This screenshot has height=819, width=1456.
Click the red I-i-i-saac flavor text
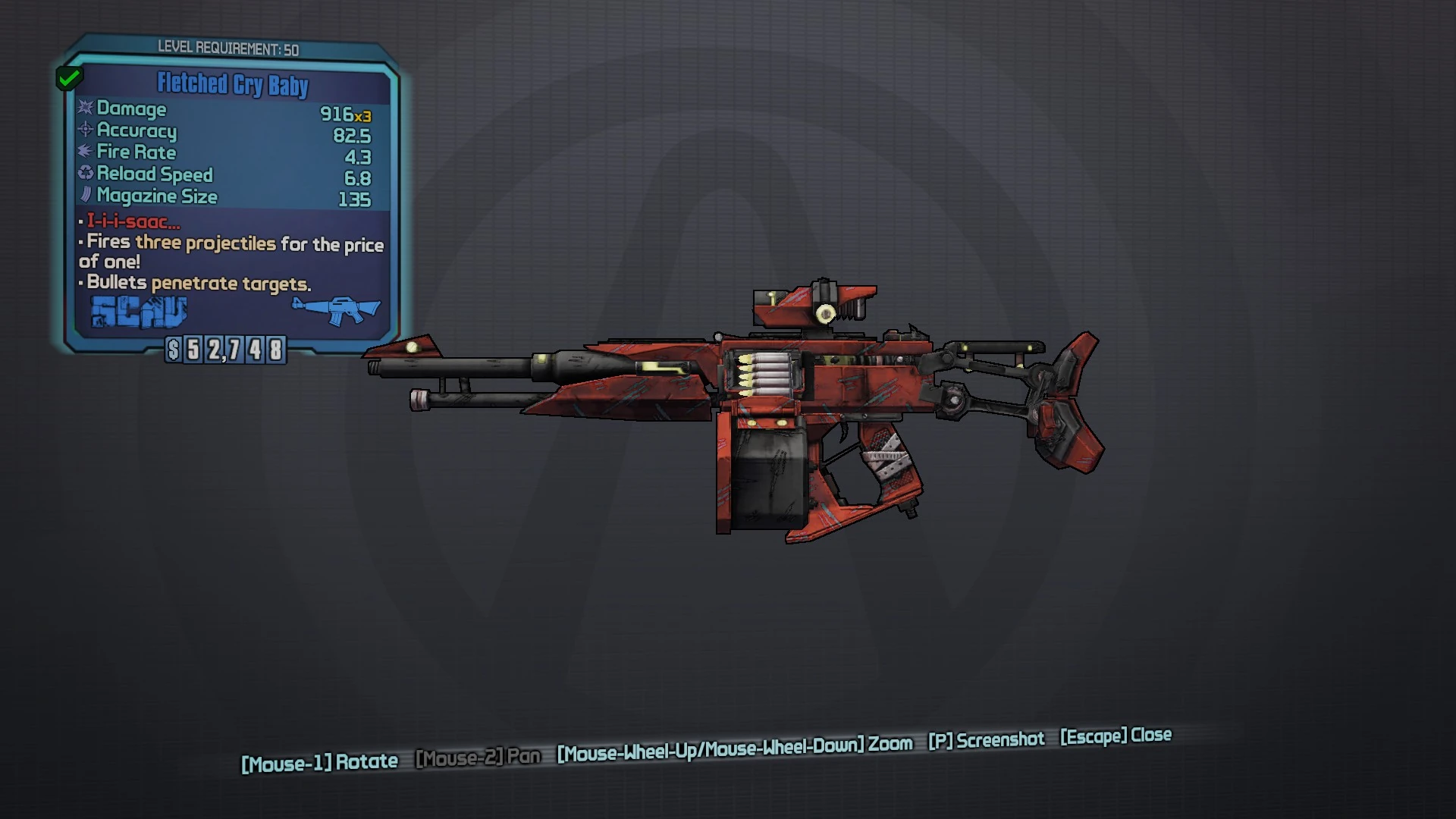pyautogui.click(x=130, y=222)
